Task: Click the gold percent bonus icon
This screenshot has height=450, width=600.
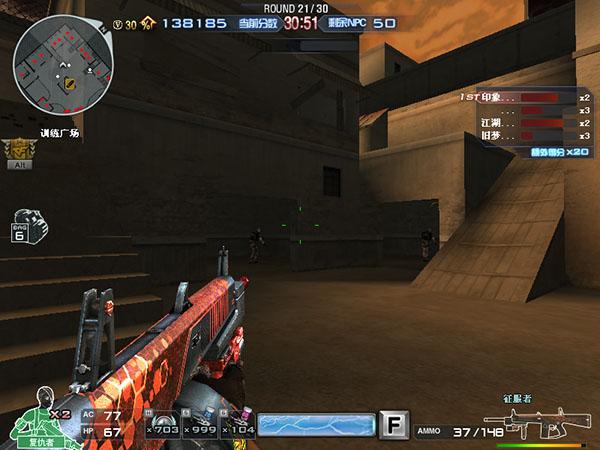Action: pyautogui.click(x=146, y=22)
